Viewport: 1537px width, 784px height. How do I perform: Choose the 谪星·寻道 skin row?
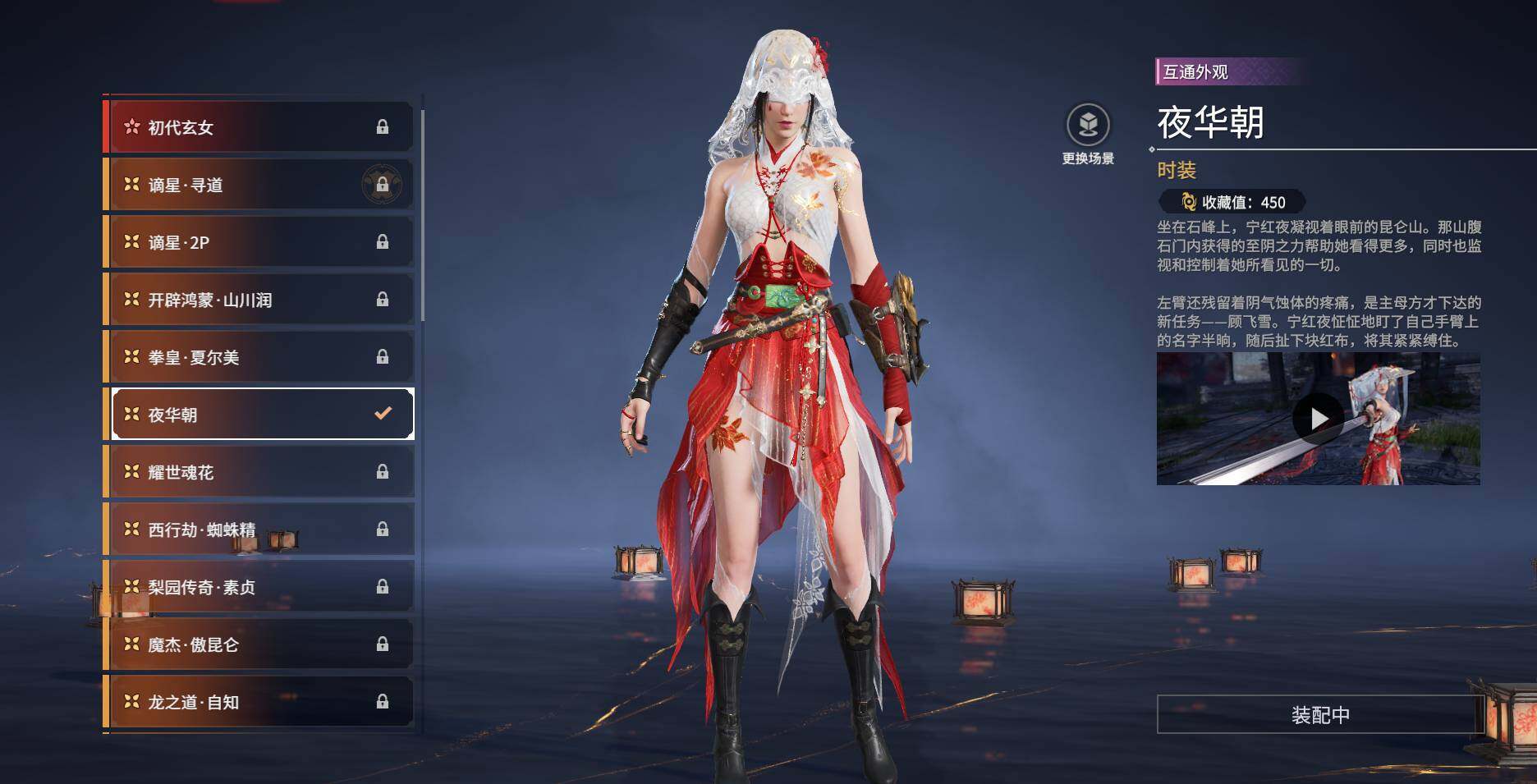(259, 185)
